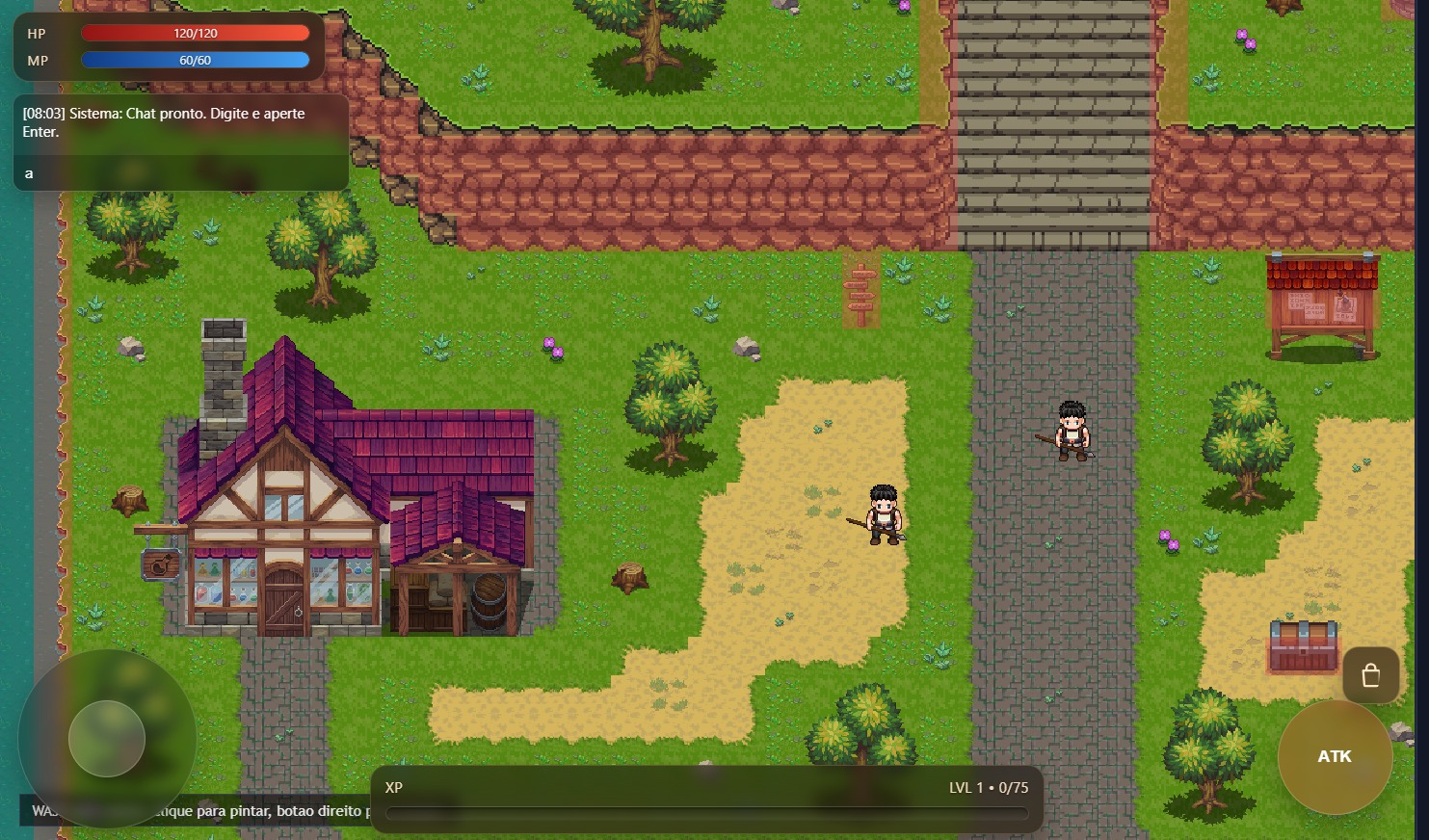Click the tavern's front door
This screenshot has height=840, width=1429.
[284, 592]
